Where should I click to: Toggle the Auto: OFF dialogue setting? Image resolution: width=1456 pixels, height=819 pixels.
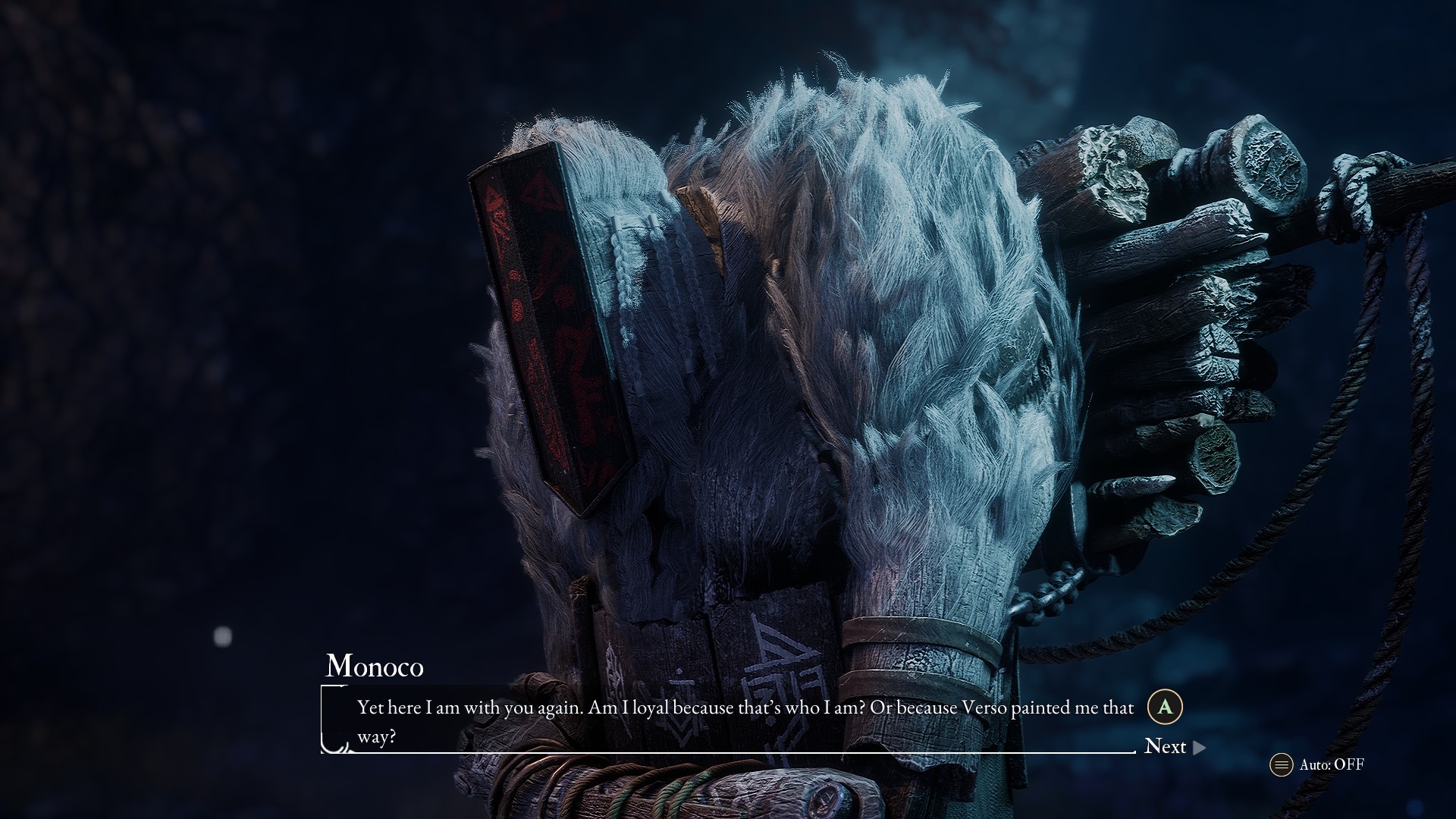point(1317,764)
